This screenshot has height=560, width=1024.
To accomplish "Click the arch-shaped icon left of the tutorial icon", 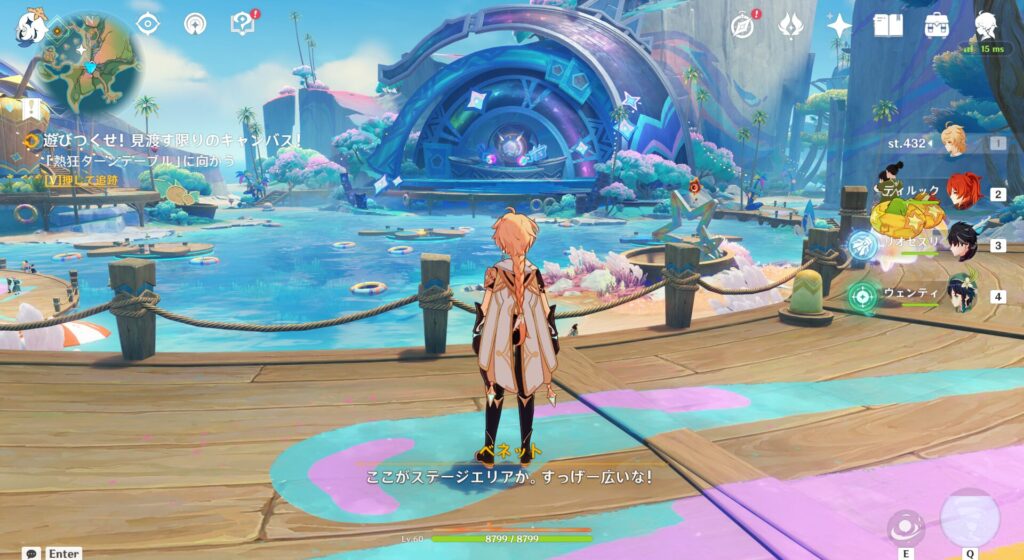I will pyautogui.click(x=194, y=24).
